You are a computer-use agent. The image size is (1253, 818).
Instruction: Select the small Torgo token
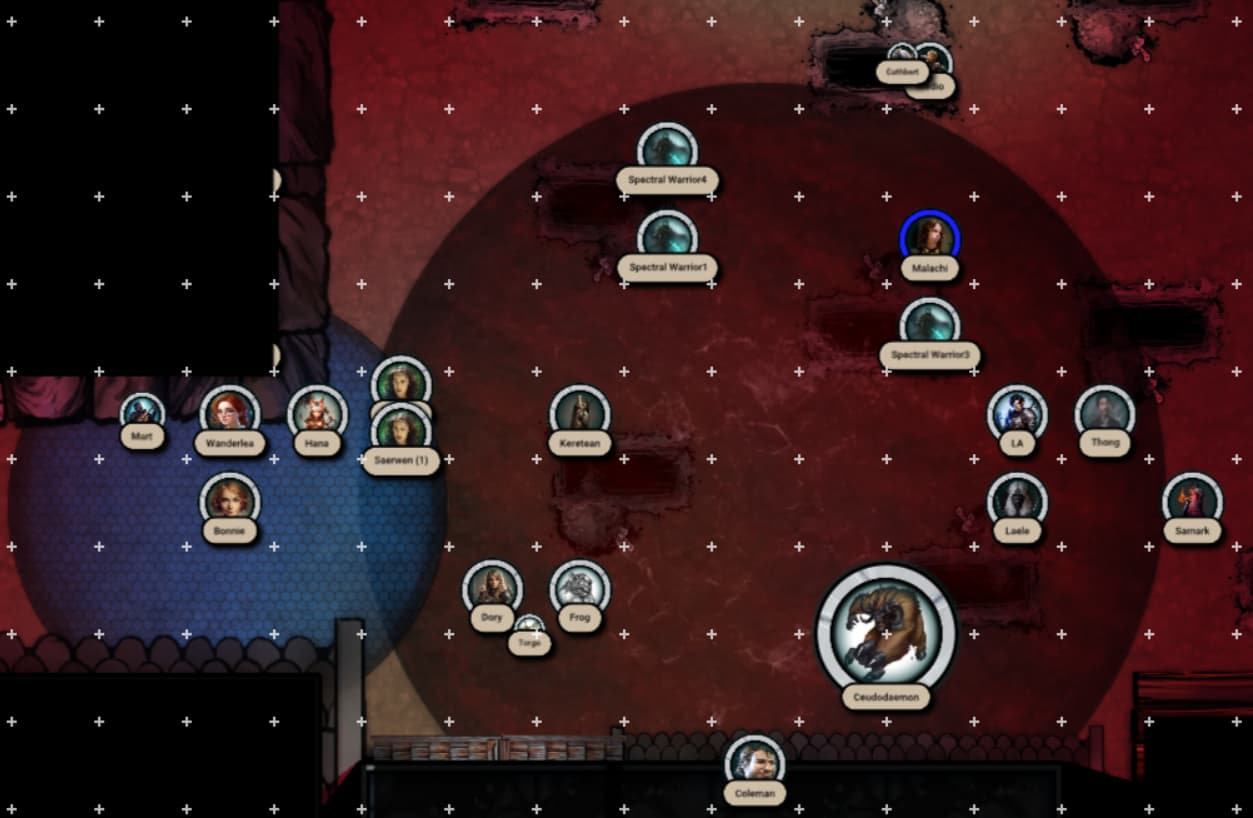point(529,627)
